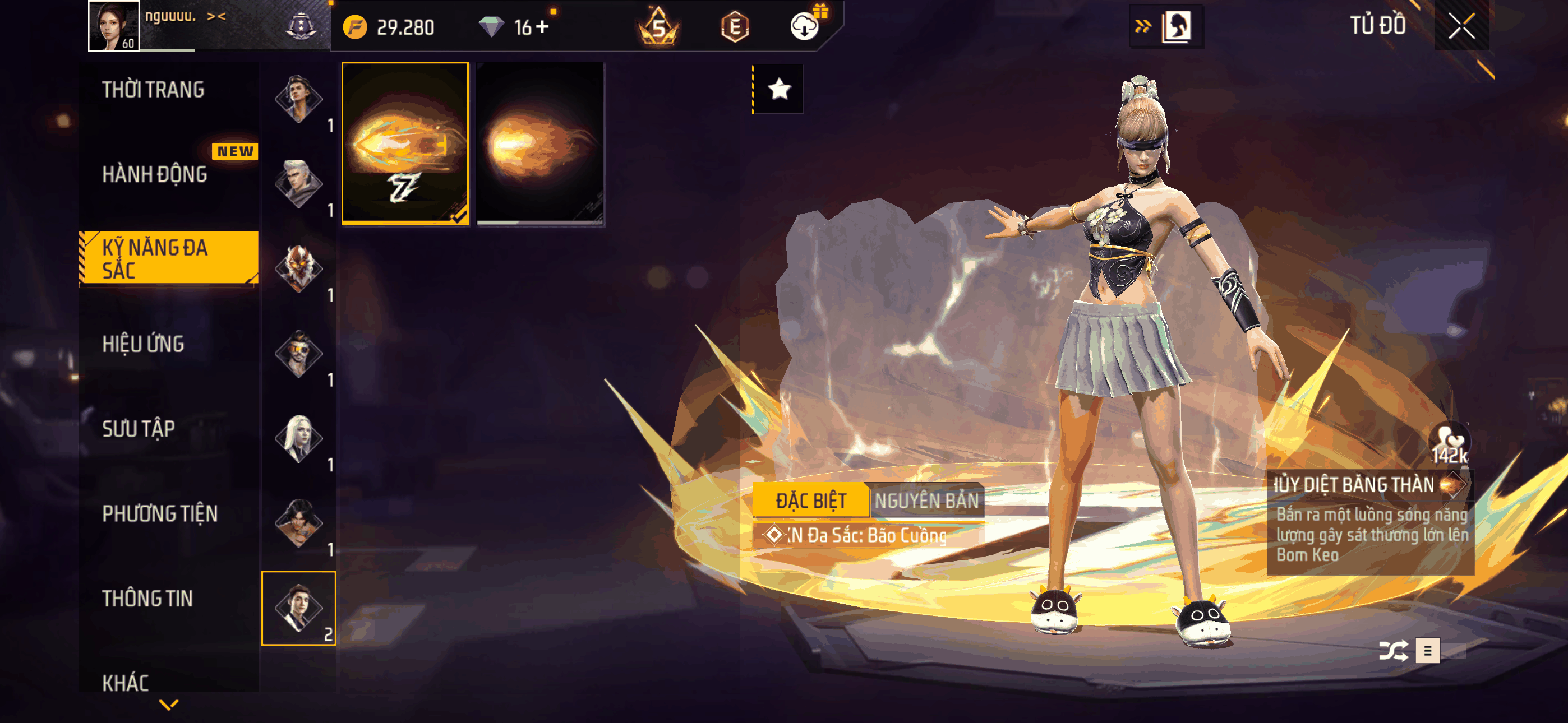Select the Khác category

pyautogui.click(x=126, y=683)
